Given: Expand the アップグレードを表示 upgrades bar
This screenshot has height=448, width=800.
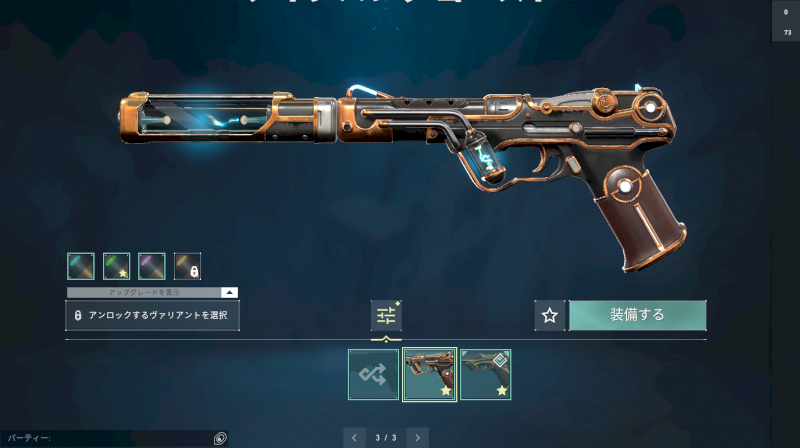Looking at the screenshot, I should point(152,292).
